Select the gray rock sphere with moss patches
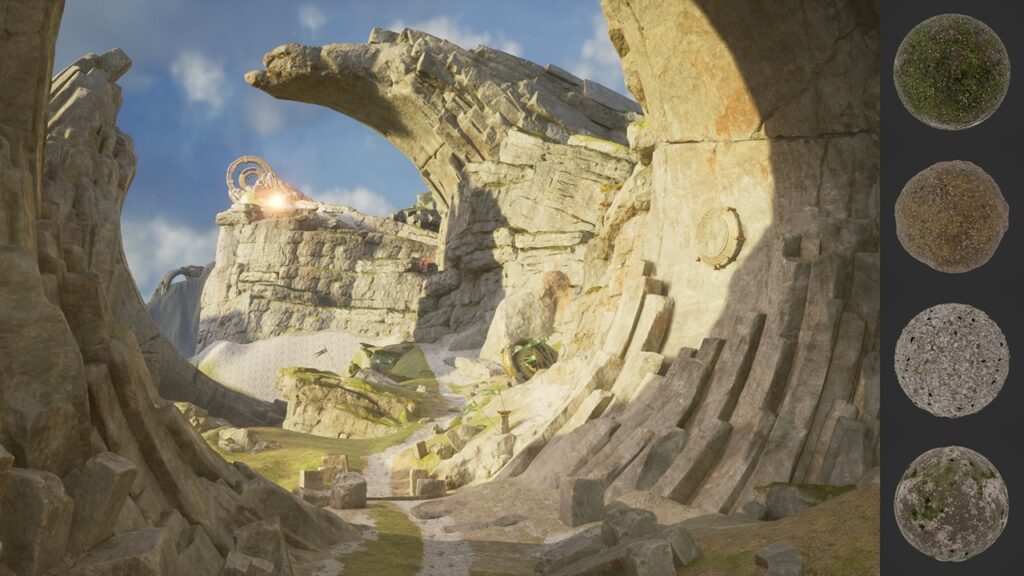 click(x=951, y=503)
